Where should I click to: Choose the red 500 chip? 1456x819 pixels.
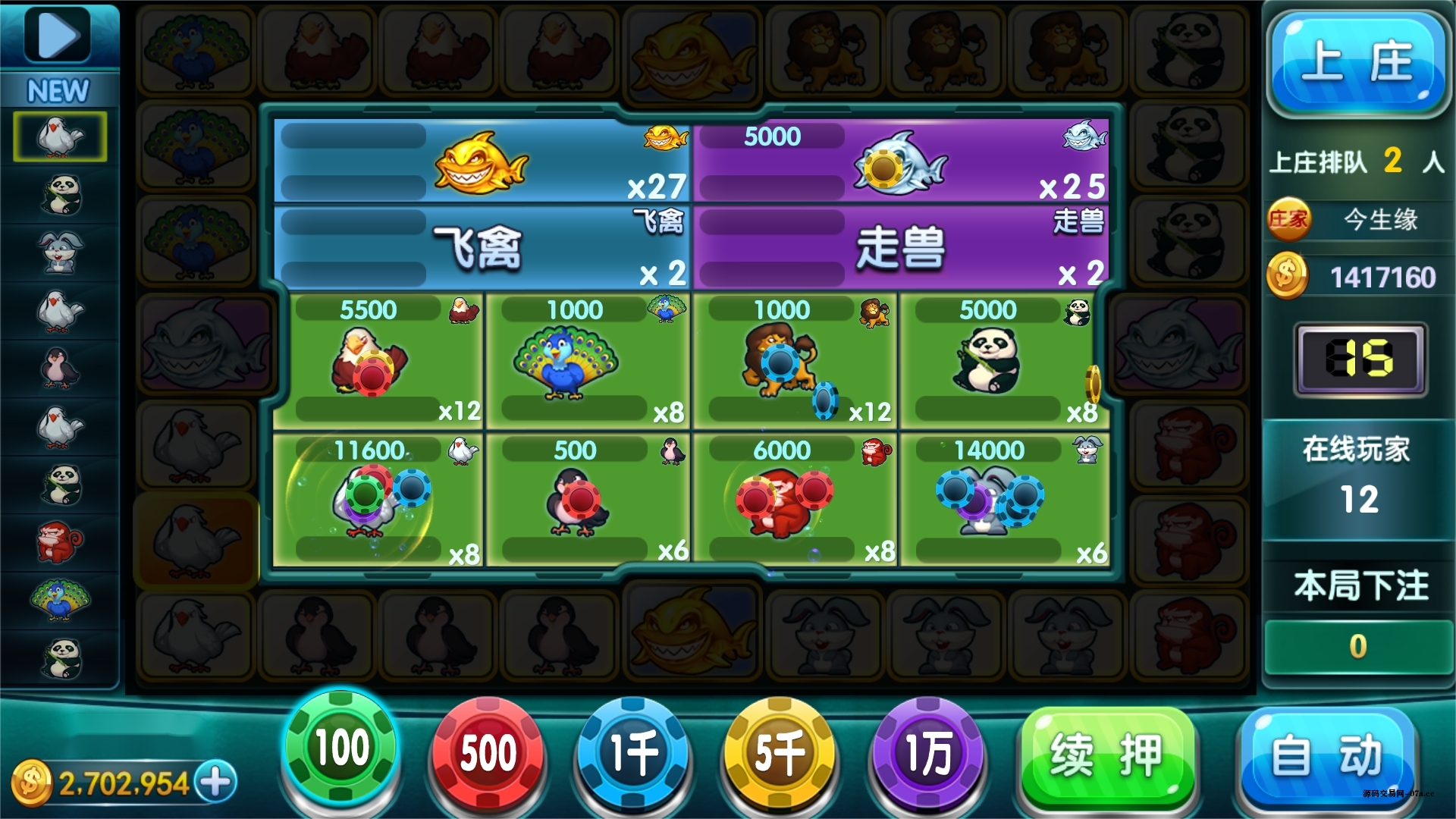pyautogui.click(x=488, y=753)
